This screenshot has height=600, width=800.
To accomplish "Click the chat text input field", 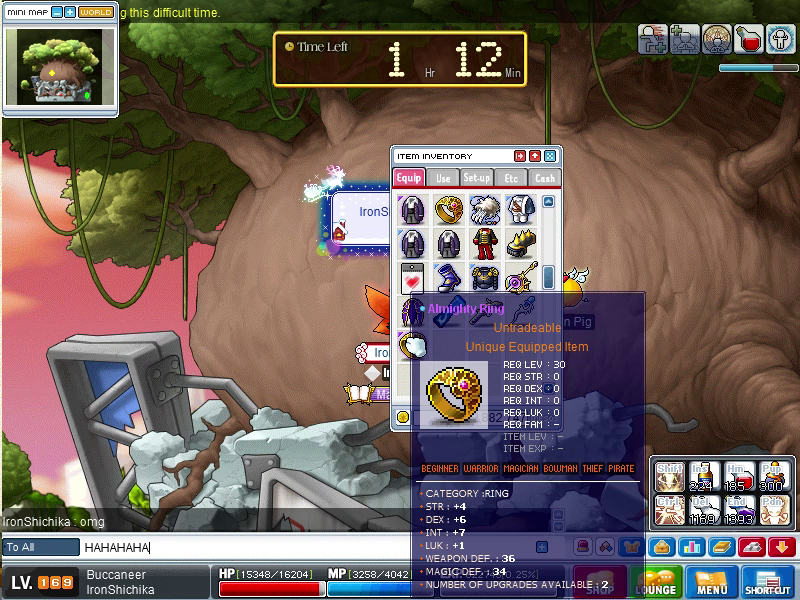I will click(300, 547).
